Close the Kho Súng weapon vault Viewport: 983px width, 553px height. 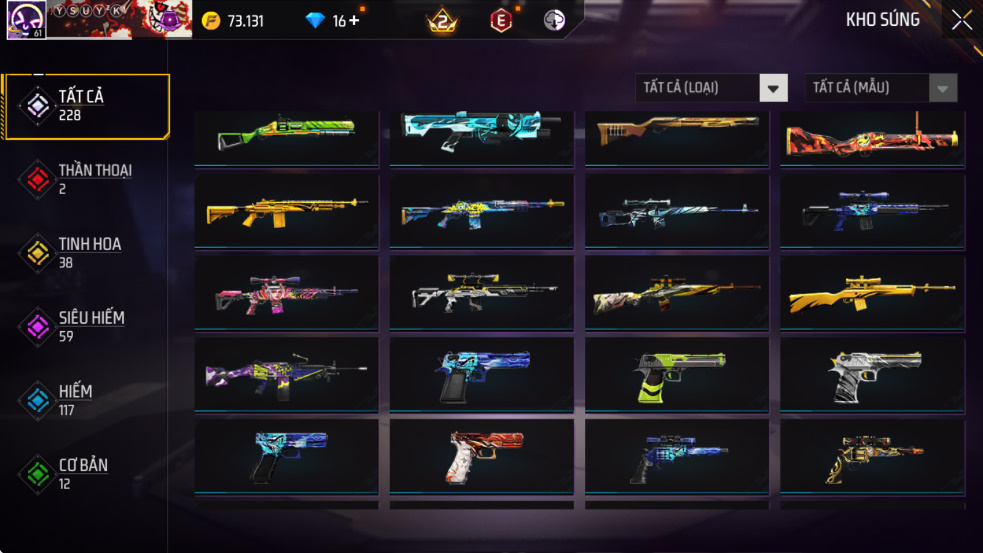pos(961,20)
